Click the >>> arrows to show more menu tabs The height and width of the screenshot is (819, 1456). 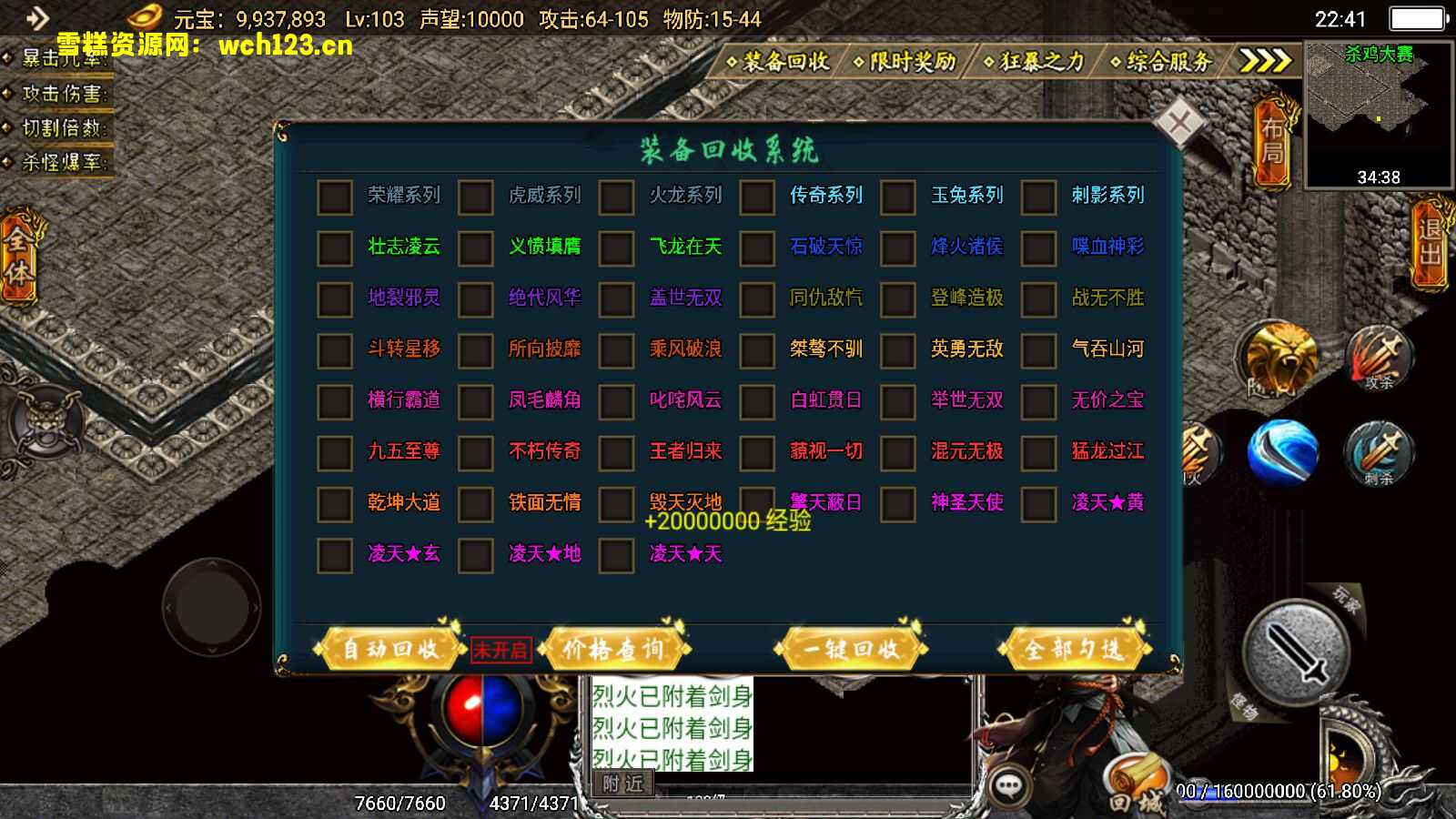pyautogui.click(x=1261, y=61)
